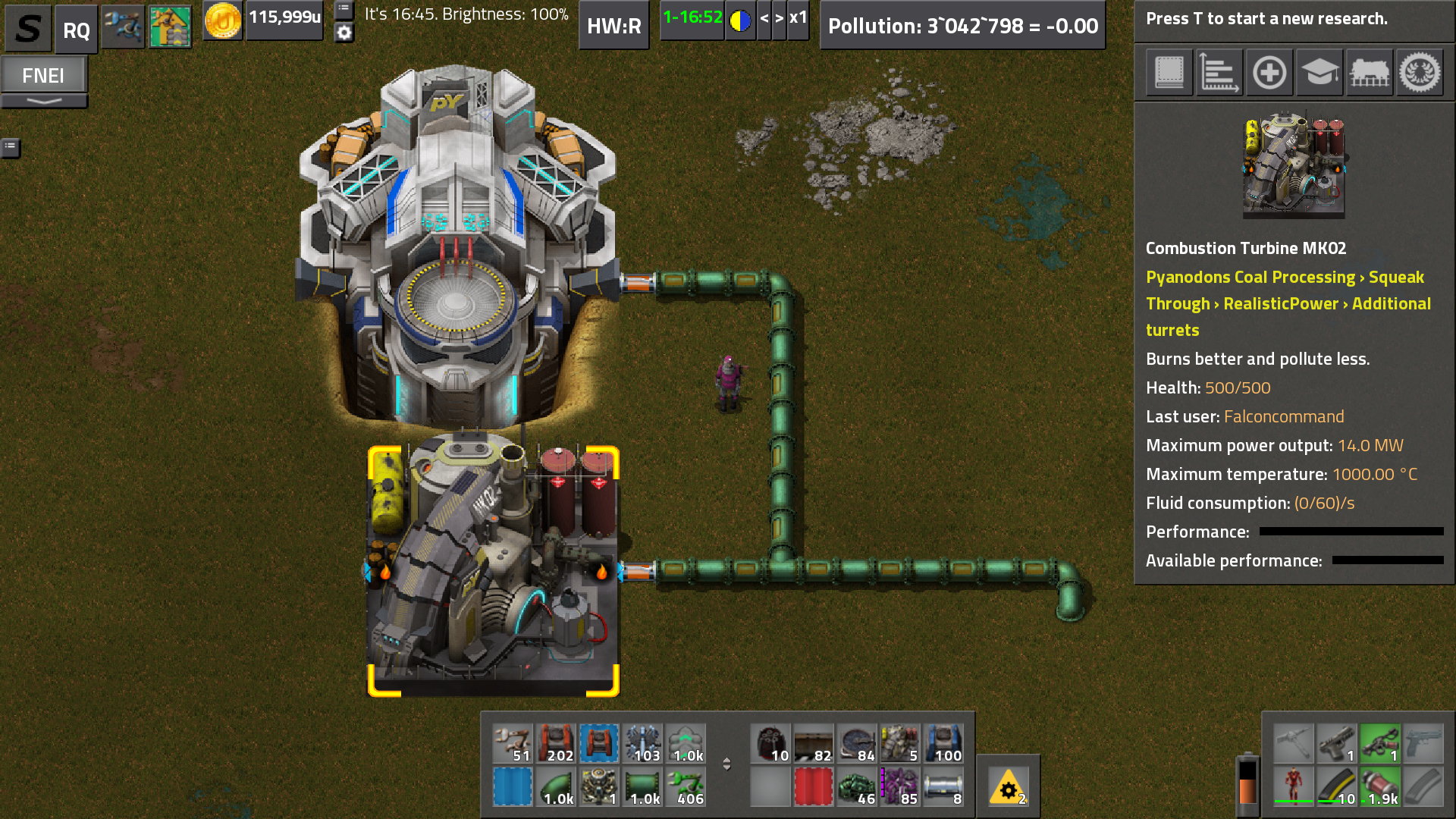Click the circled plus bonuses button
Screen dimensions: 1456x819
point(1269,73)
